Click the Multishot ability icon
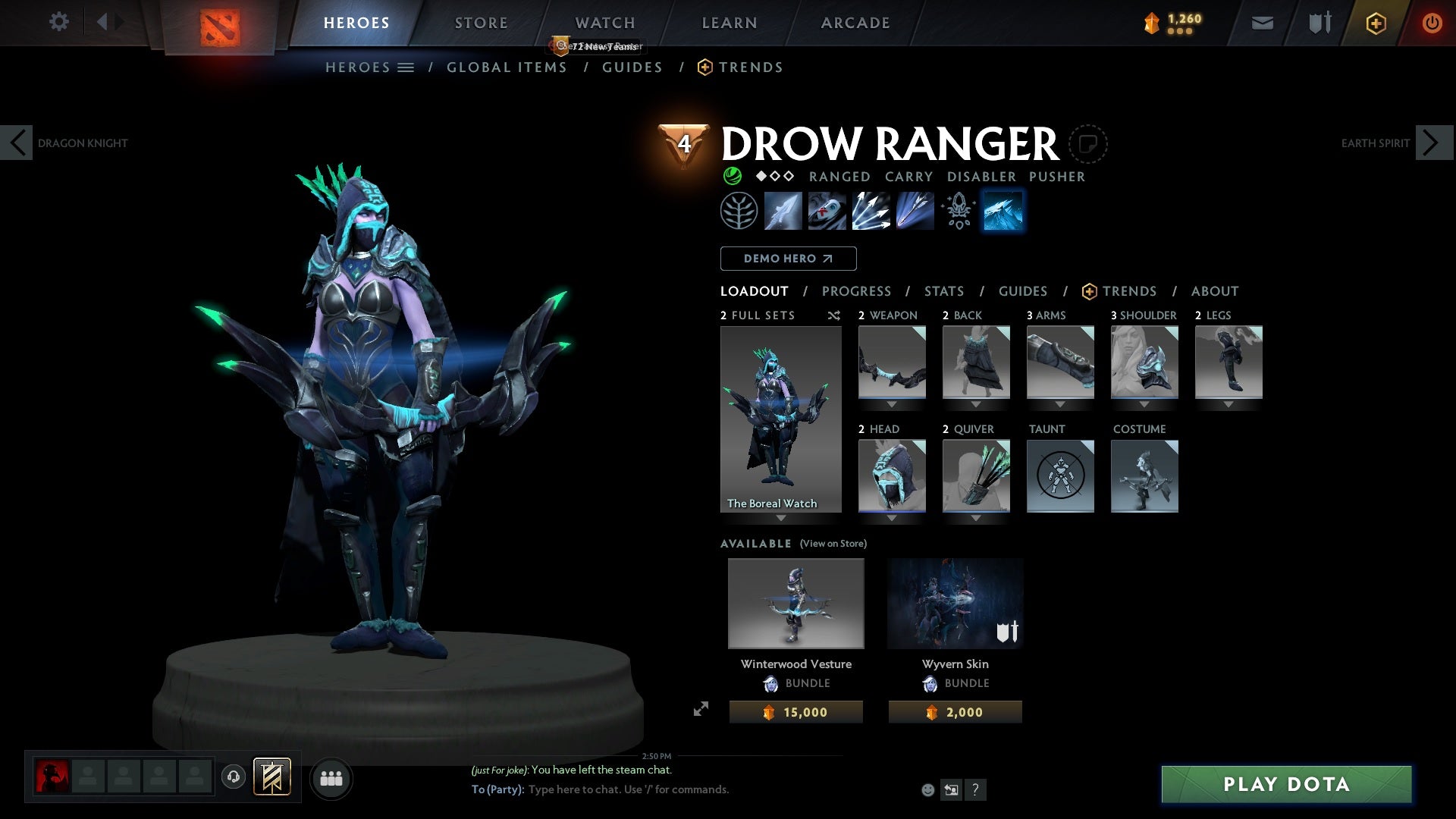 (x=871, y=211)
